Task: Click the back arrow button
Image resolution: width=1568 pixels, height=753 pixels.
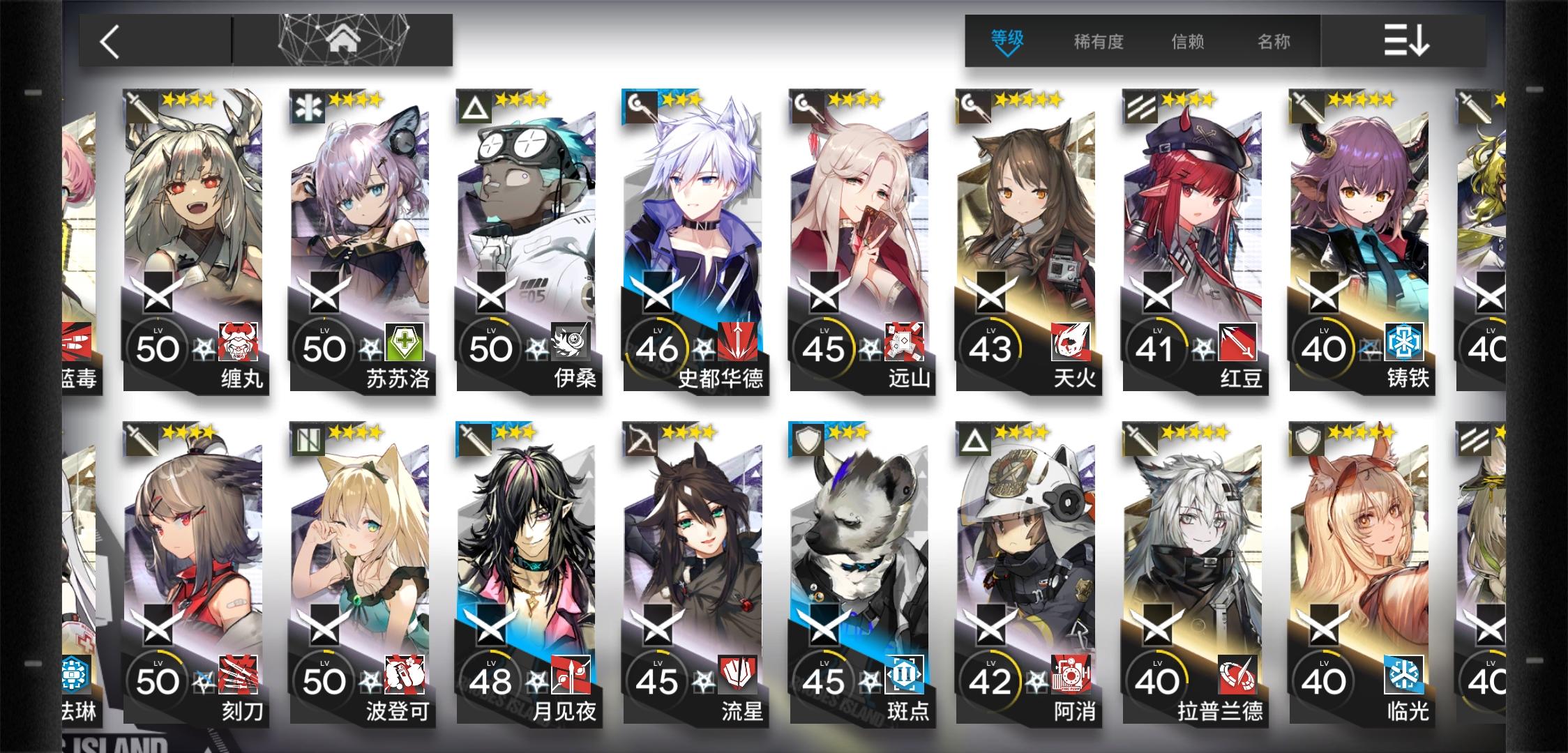Action: [x=108, y=40]
